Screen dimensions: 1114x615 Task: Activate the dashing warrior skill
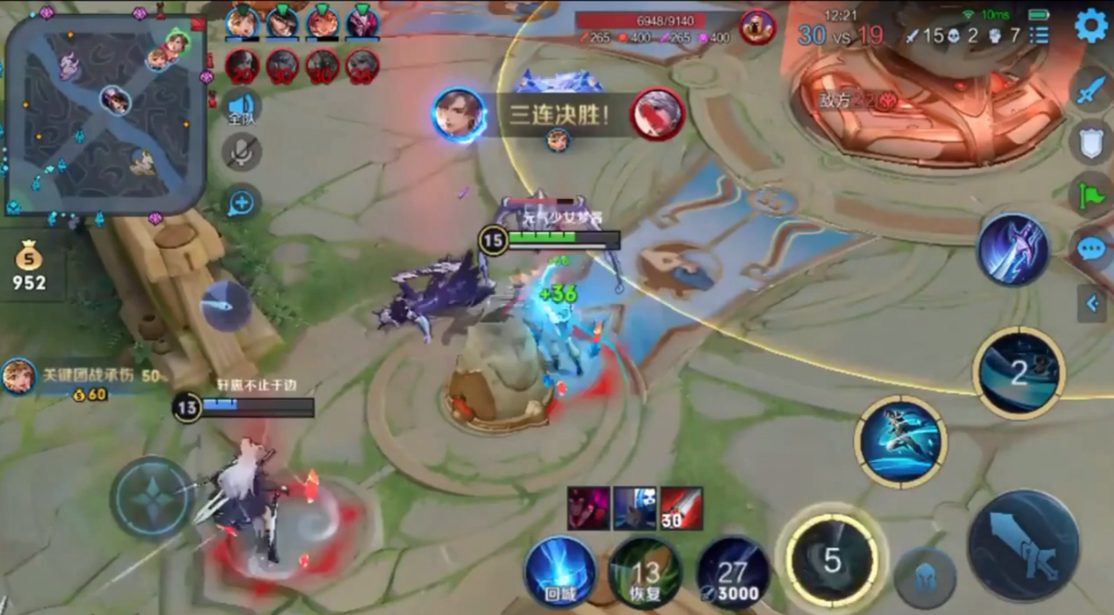pos(901,442)
